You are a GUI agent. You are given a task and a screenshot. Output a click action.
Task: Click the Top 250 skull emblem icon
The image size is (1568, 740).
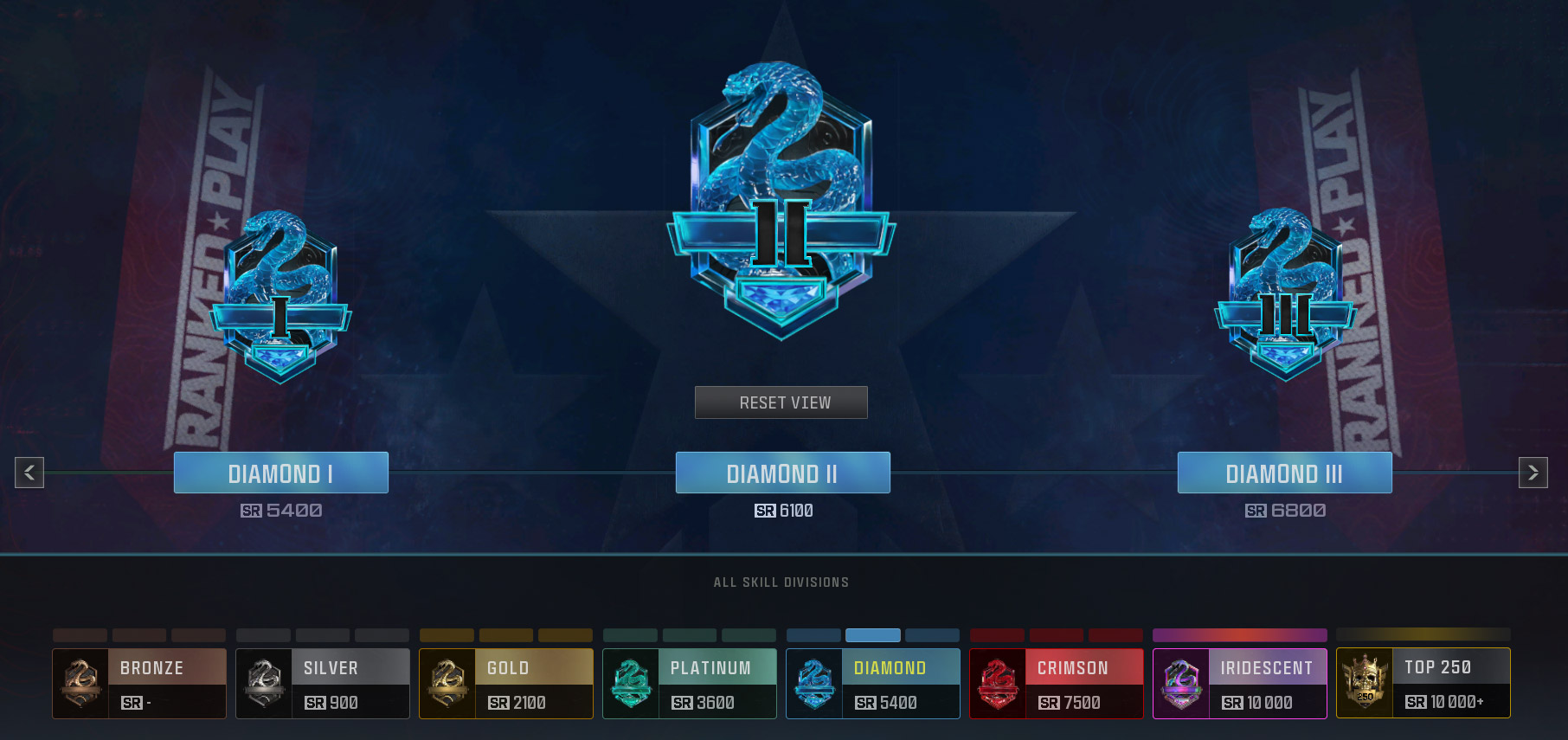click(x=1365, y=684)
